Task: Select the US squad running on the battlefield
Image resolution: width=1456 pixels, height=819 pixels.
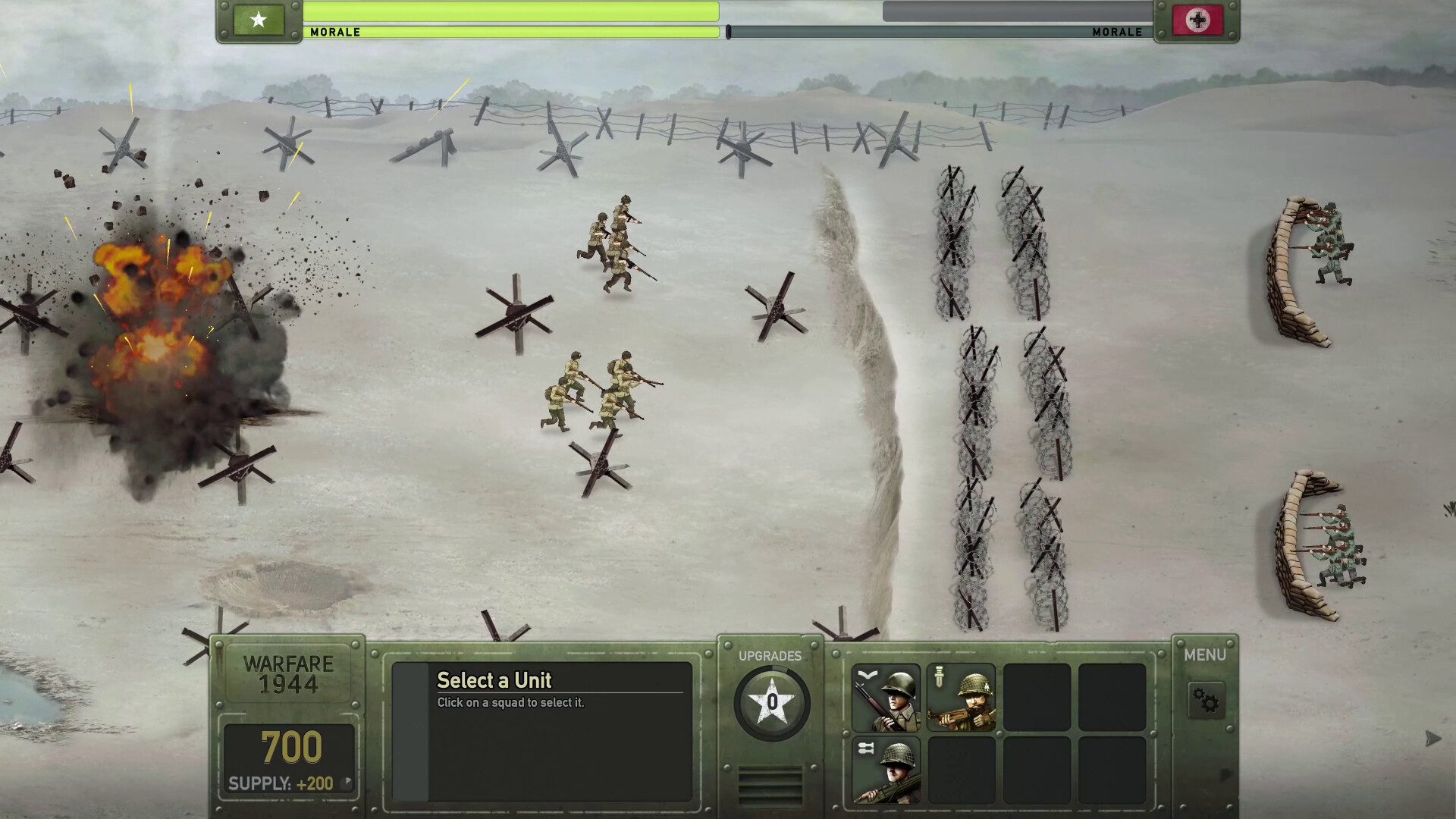Action: tap(614, 243)
